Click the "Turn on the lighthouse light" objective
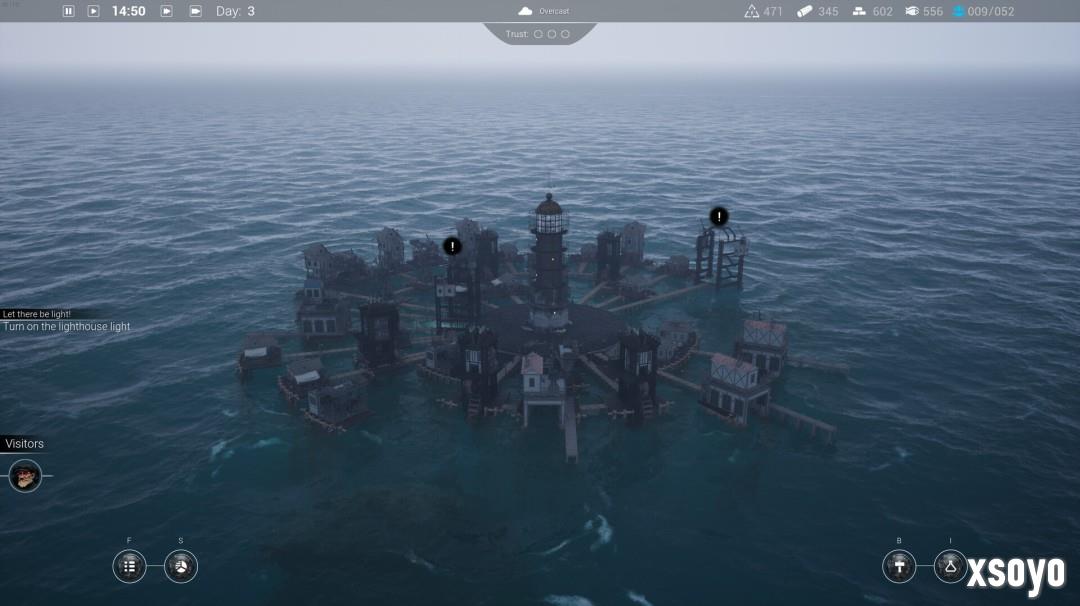The height and width of the screenshot is (606, 1080). point(66,327)
